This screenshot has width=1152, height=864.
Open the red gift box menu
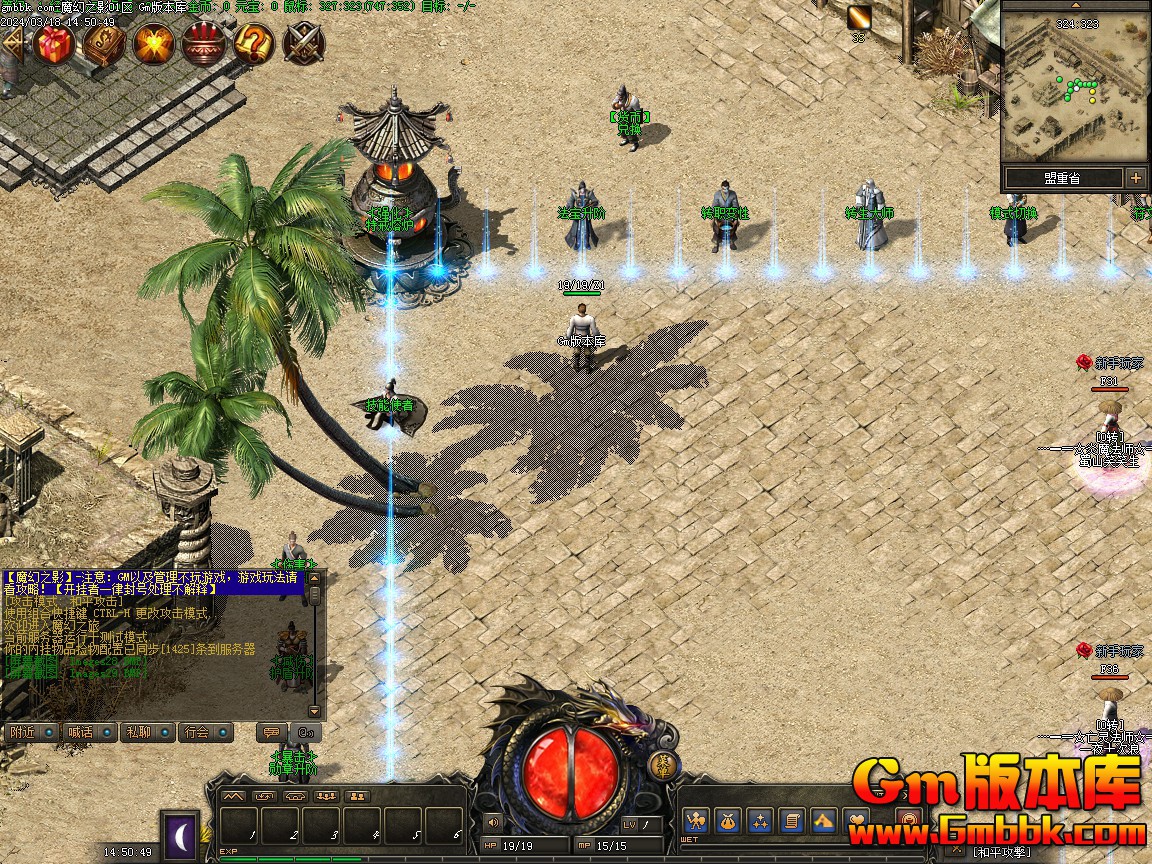[54, 43]
